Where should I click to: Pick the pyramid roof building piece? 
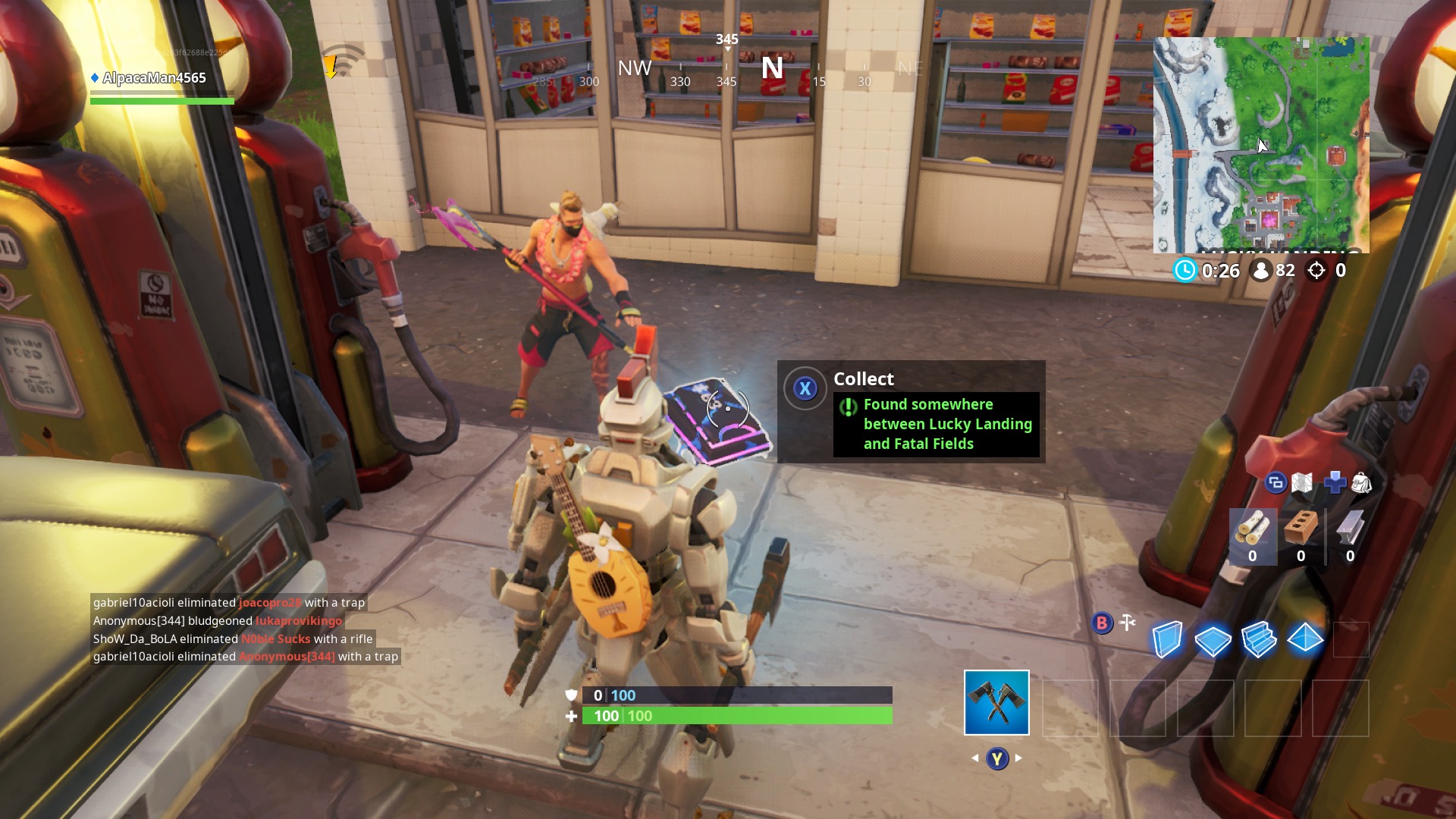pyautogui.click(x=1305, y=639)
